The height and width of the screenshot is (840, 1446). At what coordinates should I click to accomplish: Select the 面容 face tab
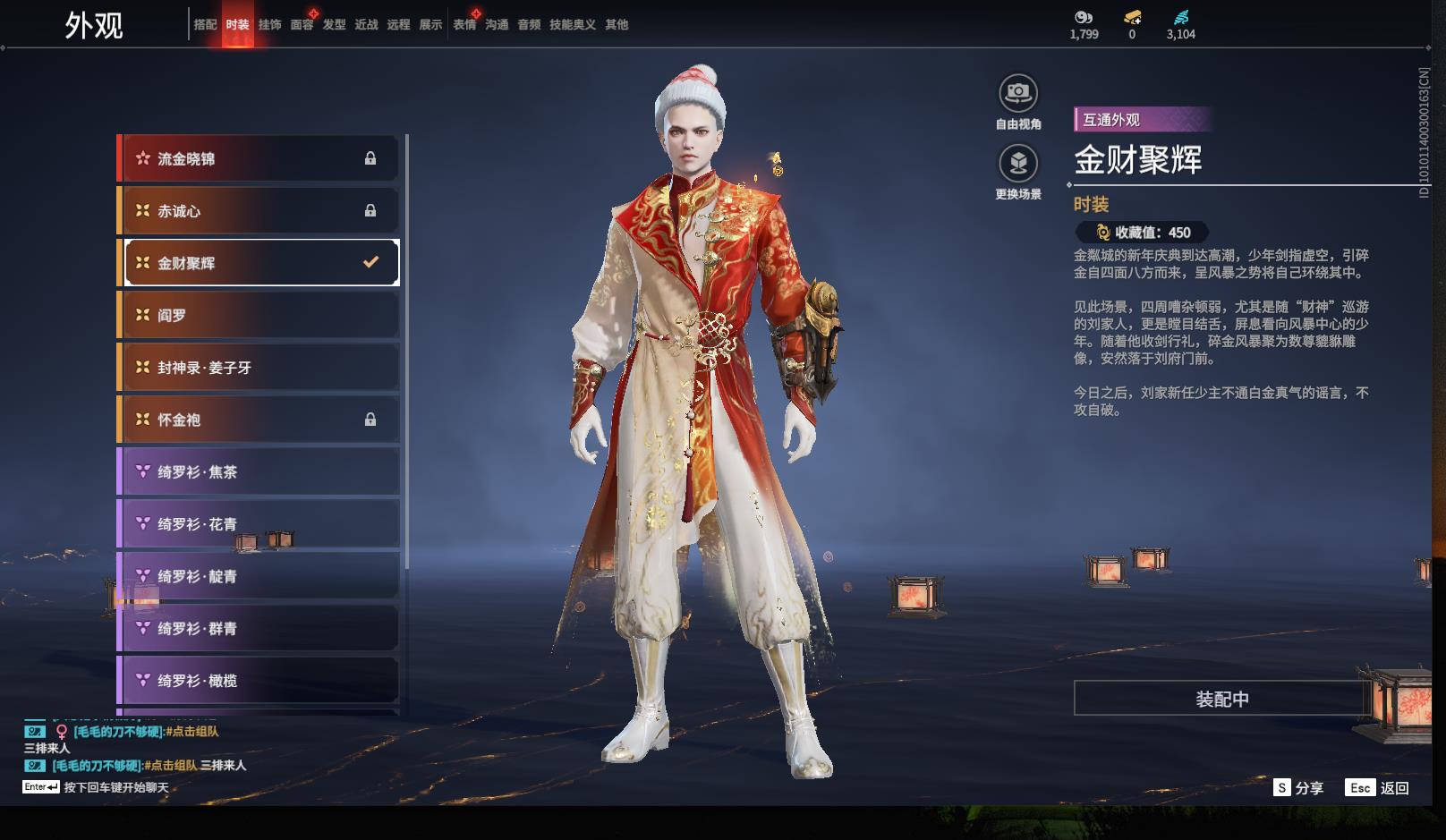302,25
